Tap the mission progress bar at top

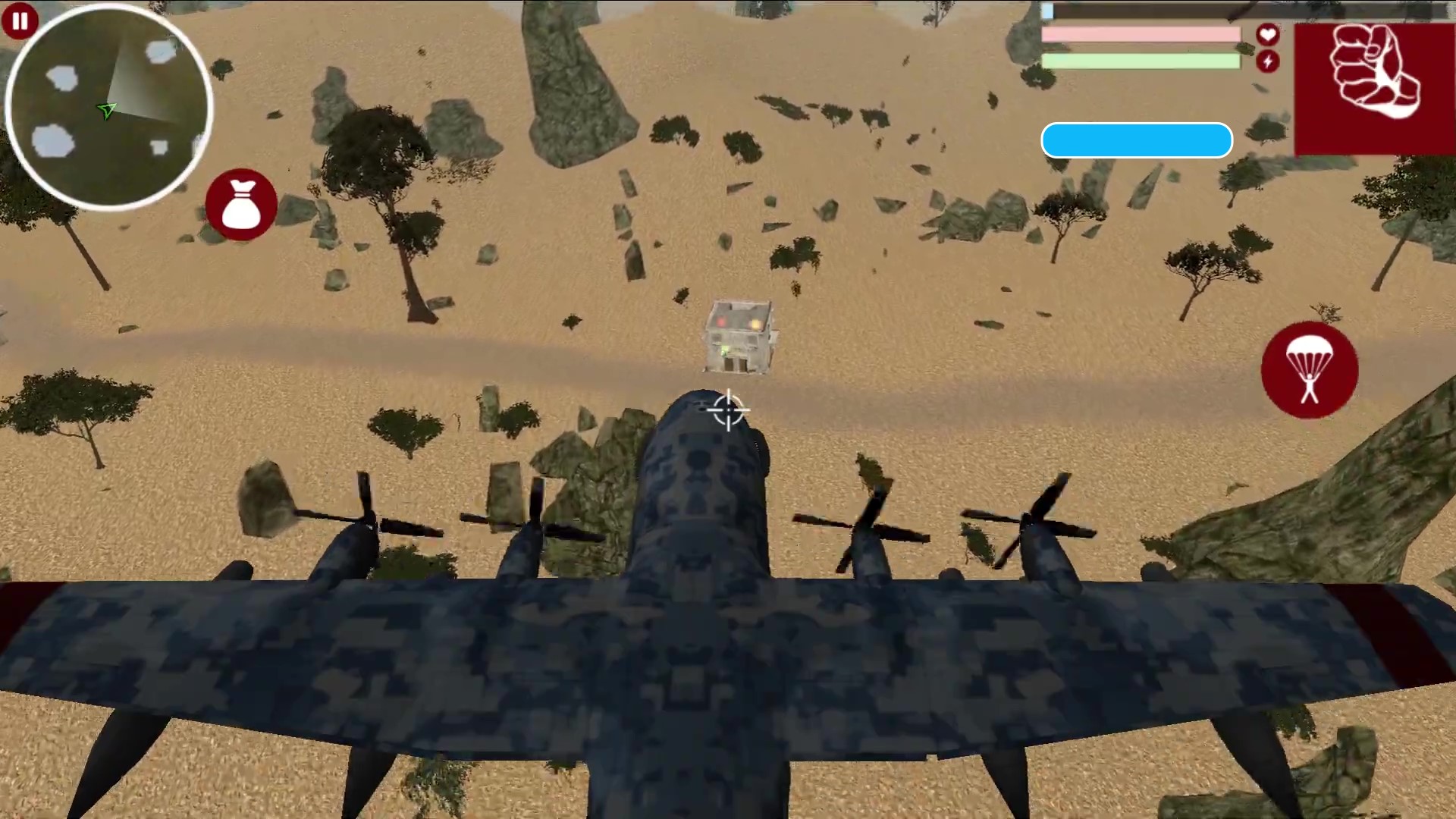pos(1136,140)
